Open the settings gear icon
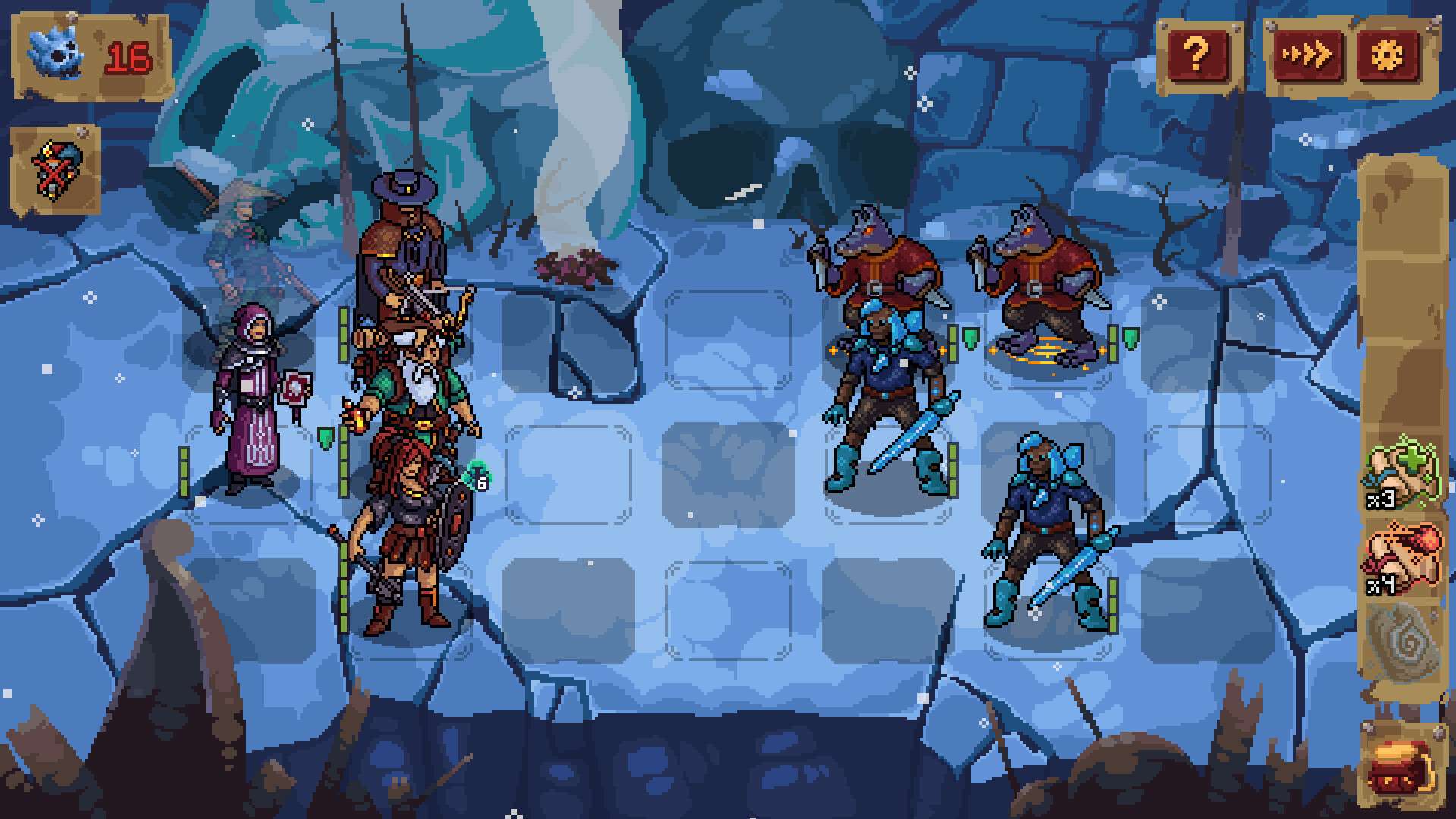 coord(1393,52)
